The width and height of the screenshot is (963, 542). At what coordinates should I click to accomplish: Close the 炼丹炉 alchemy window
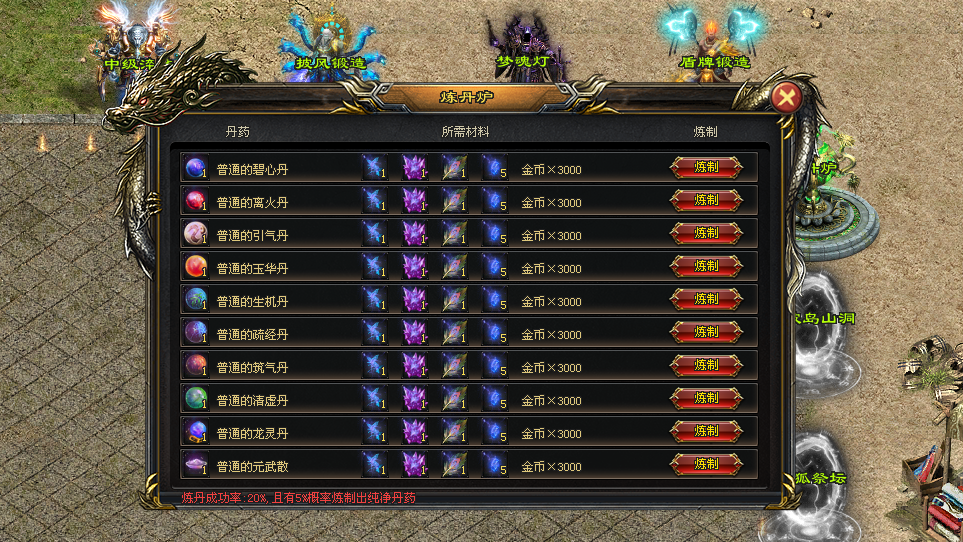click(x=787, y=97)
